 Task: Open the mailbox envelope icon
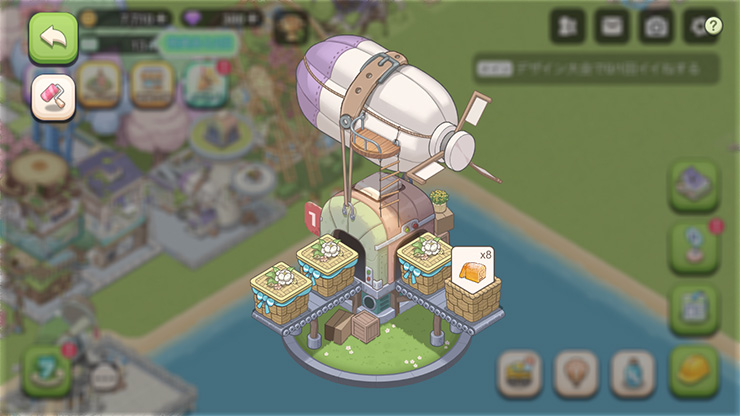point(612,26)
